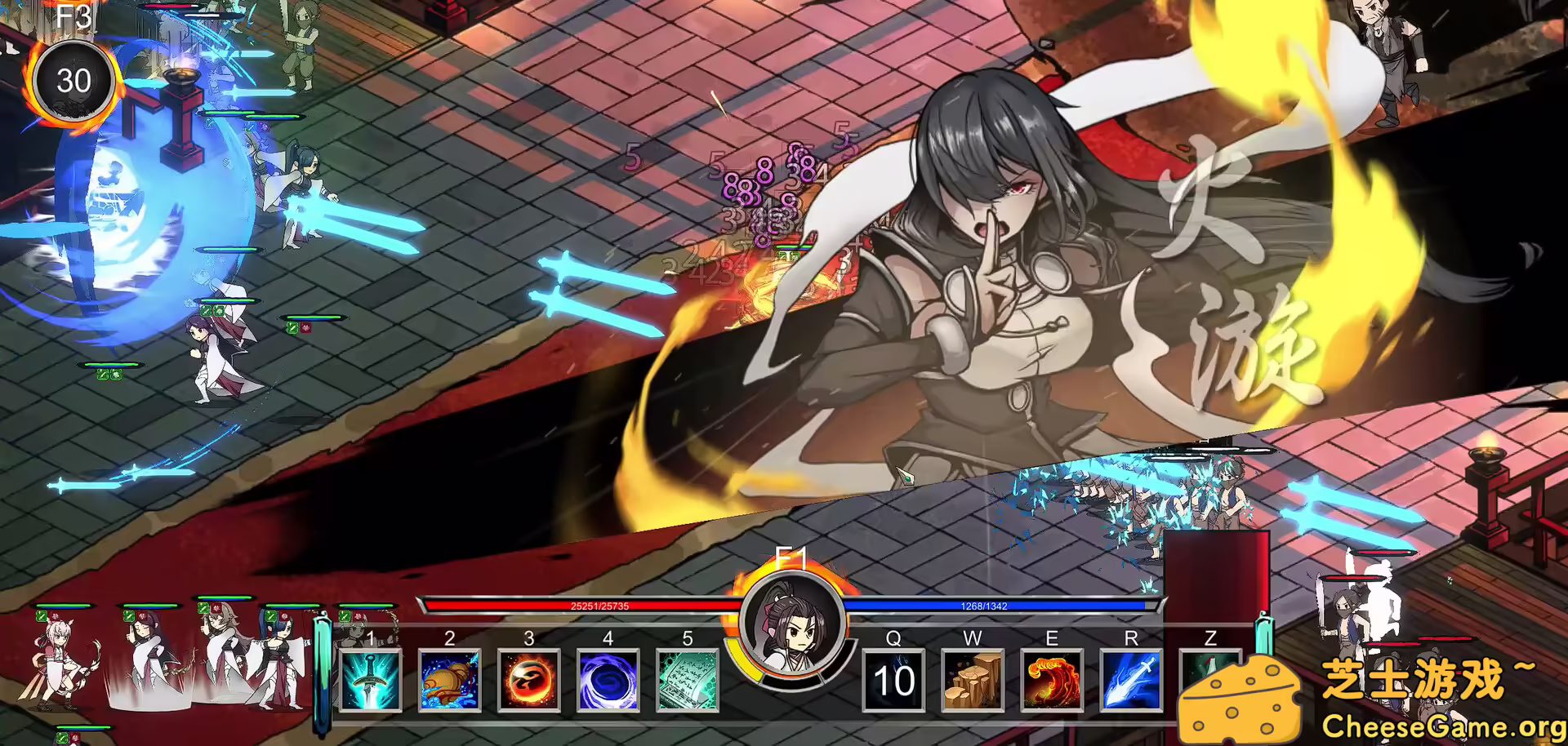This screenshot has width=1568, height=746.
Task: Trigger the wooden pillars skill on W
Action: (x=973, y=682)
